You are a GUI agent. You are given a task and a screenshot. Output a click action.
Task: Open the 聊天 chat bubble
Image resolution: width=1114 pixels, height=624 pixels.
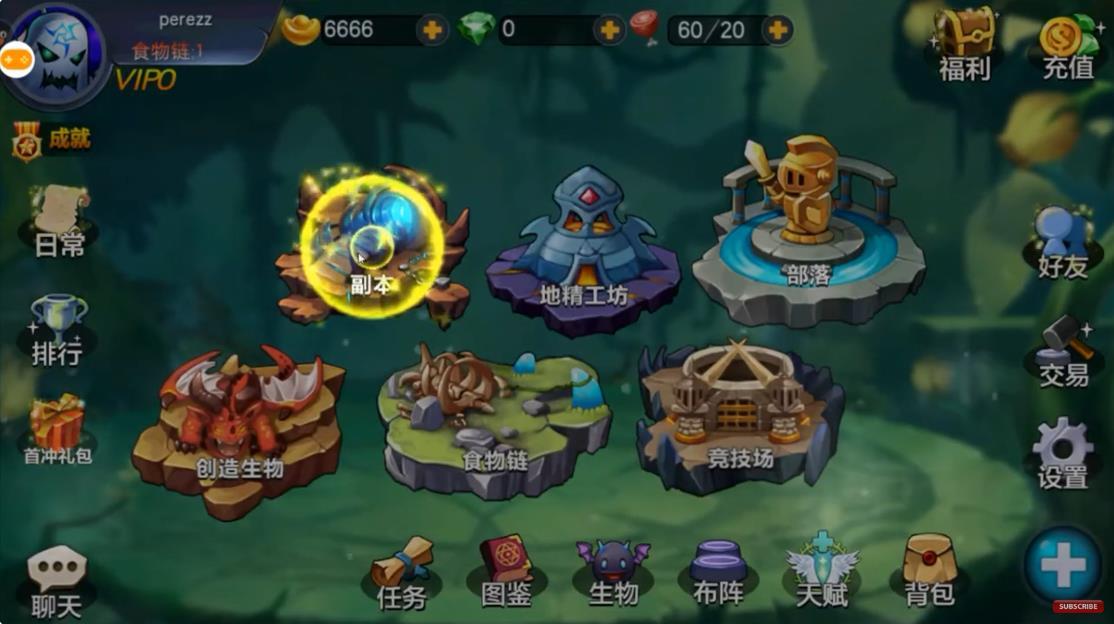click(x=57, y=581)
